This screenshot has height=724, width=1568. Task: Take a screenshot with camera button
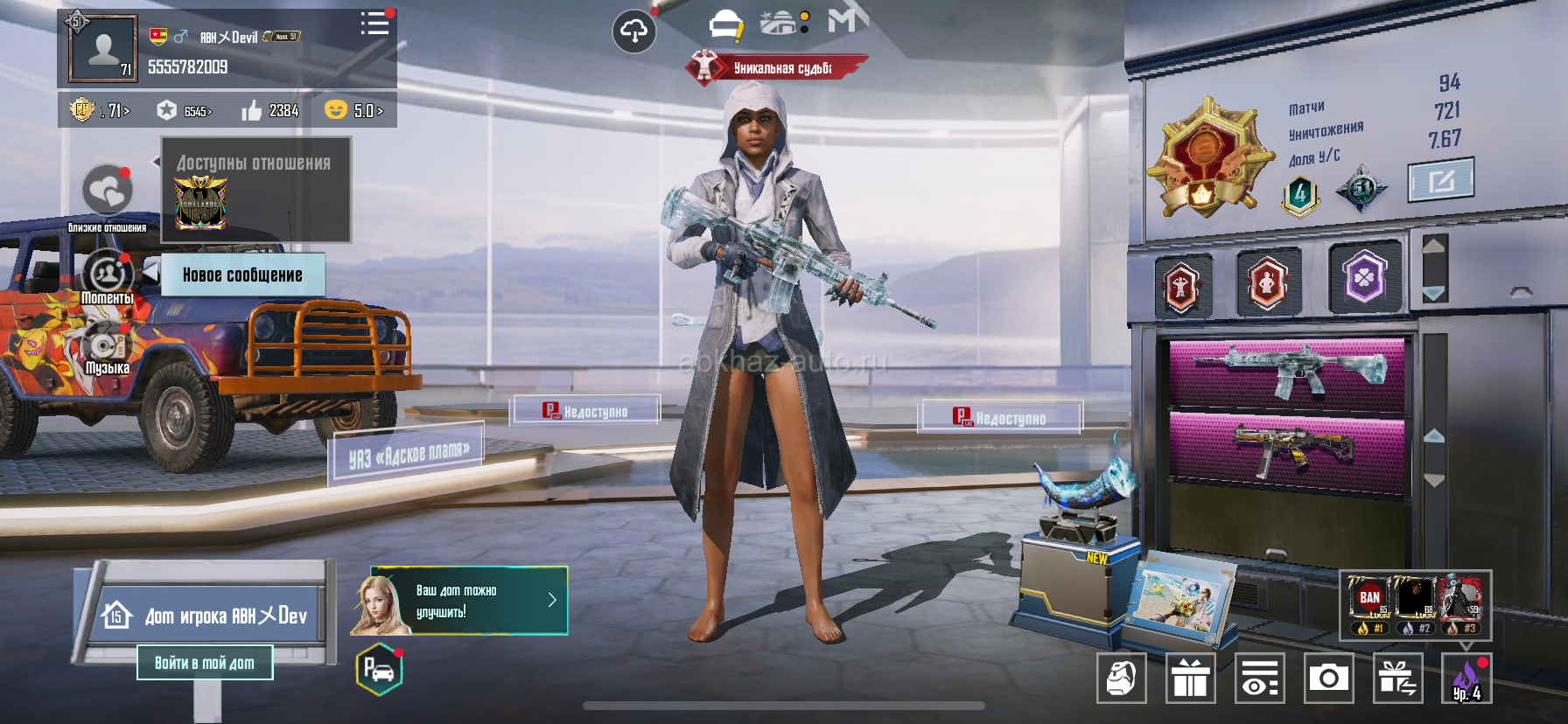1328,679
